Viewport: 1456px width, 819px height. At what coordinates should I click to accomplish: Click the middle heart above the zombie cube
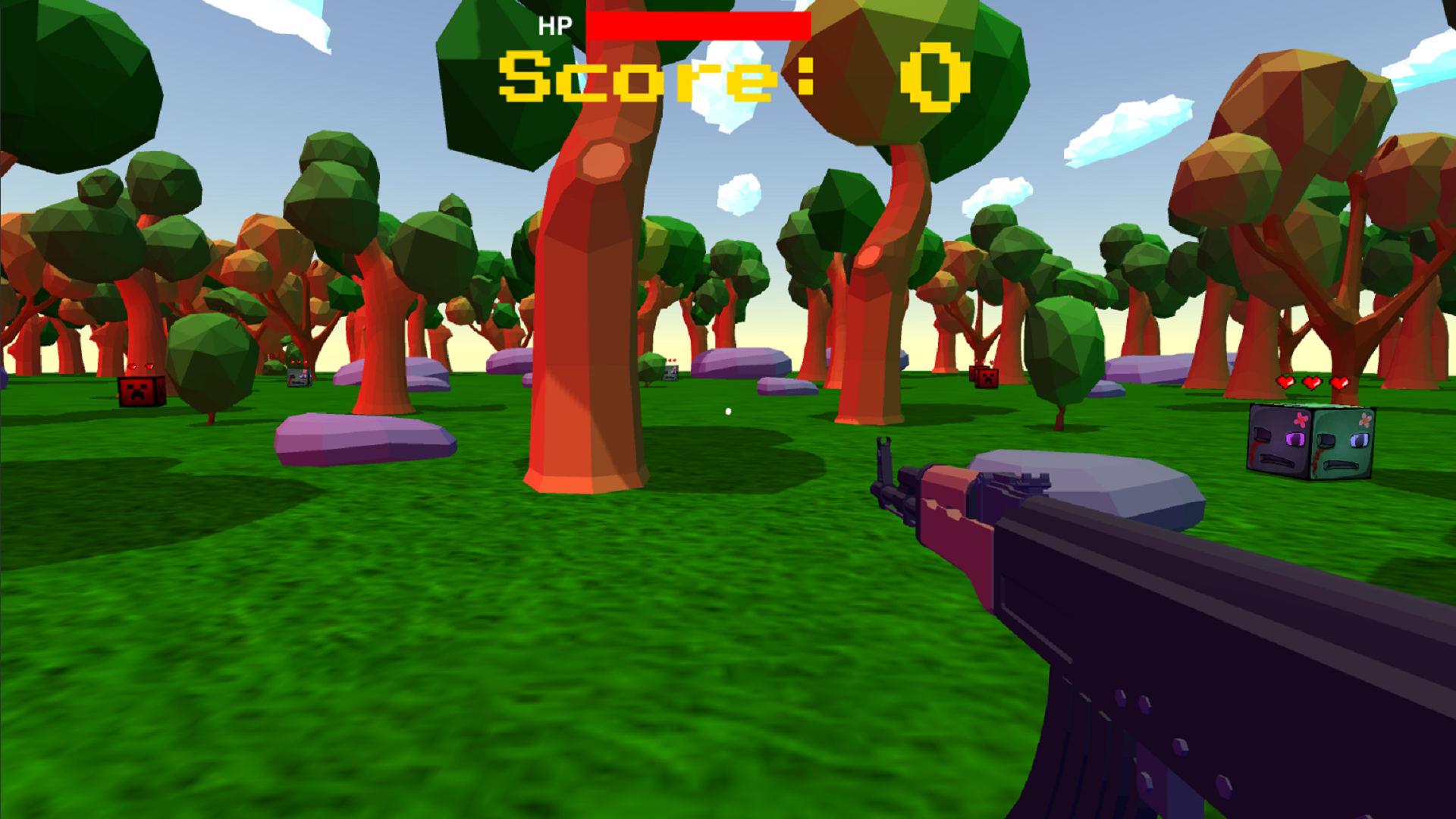(x=1312, y=382)
